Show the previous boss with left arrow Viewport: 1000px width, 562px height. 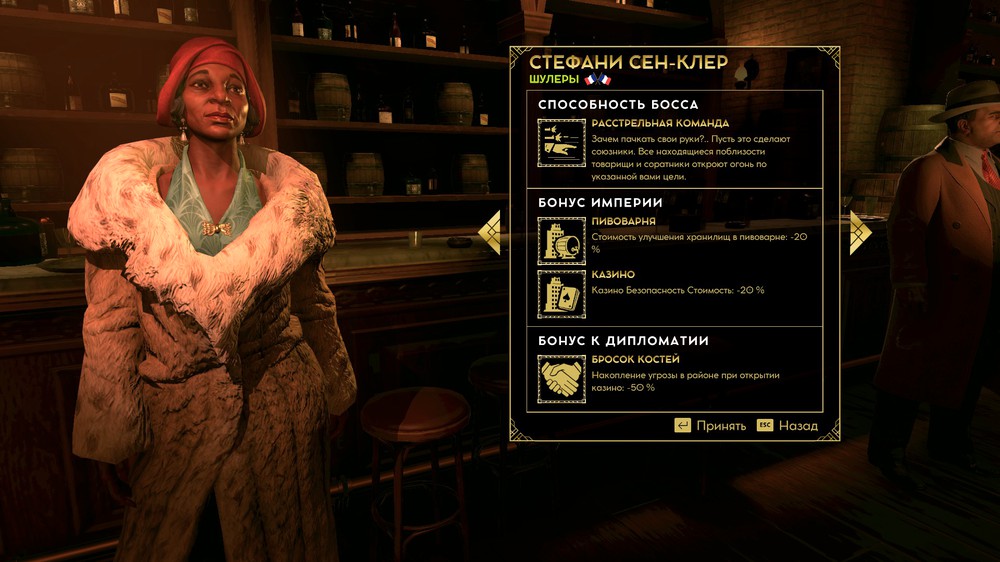(489, 232)
